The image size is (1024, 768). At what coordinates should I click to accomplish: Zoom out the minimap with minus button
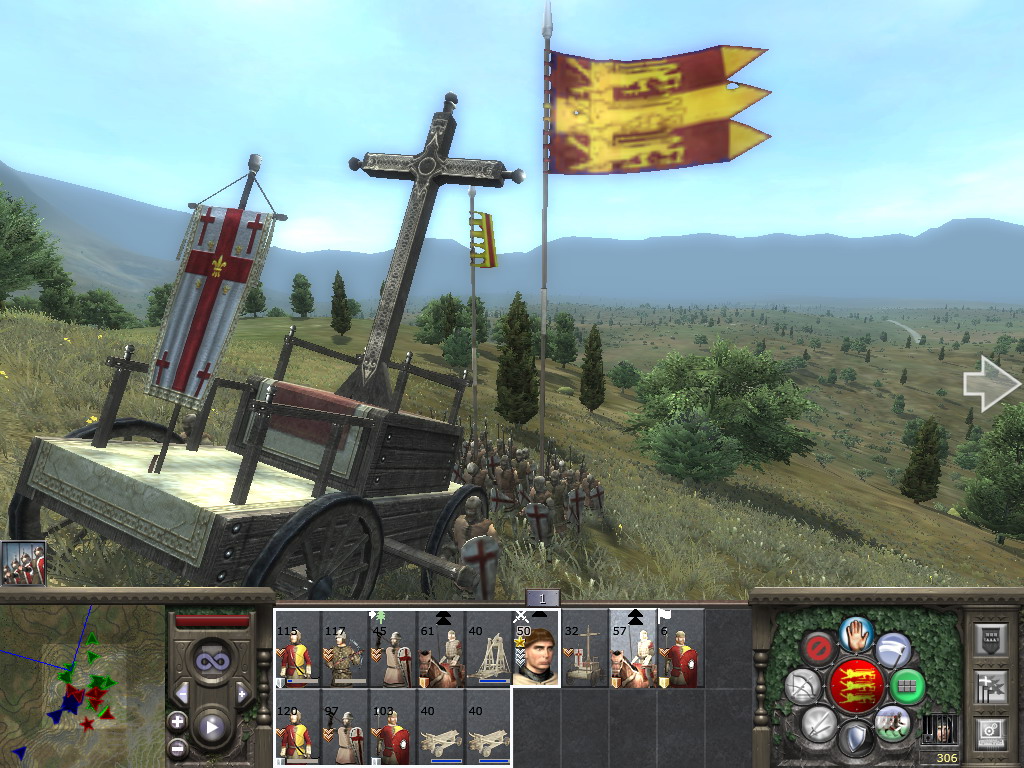point(177,747)
